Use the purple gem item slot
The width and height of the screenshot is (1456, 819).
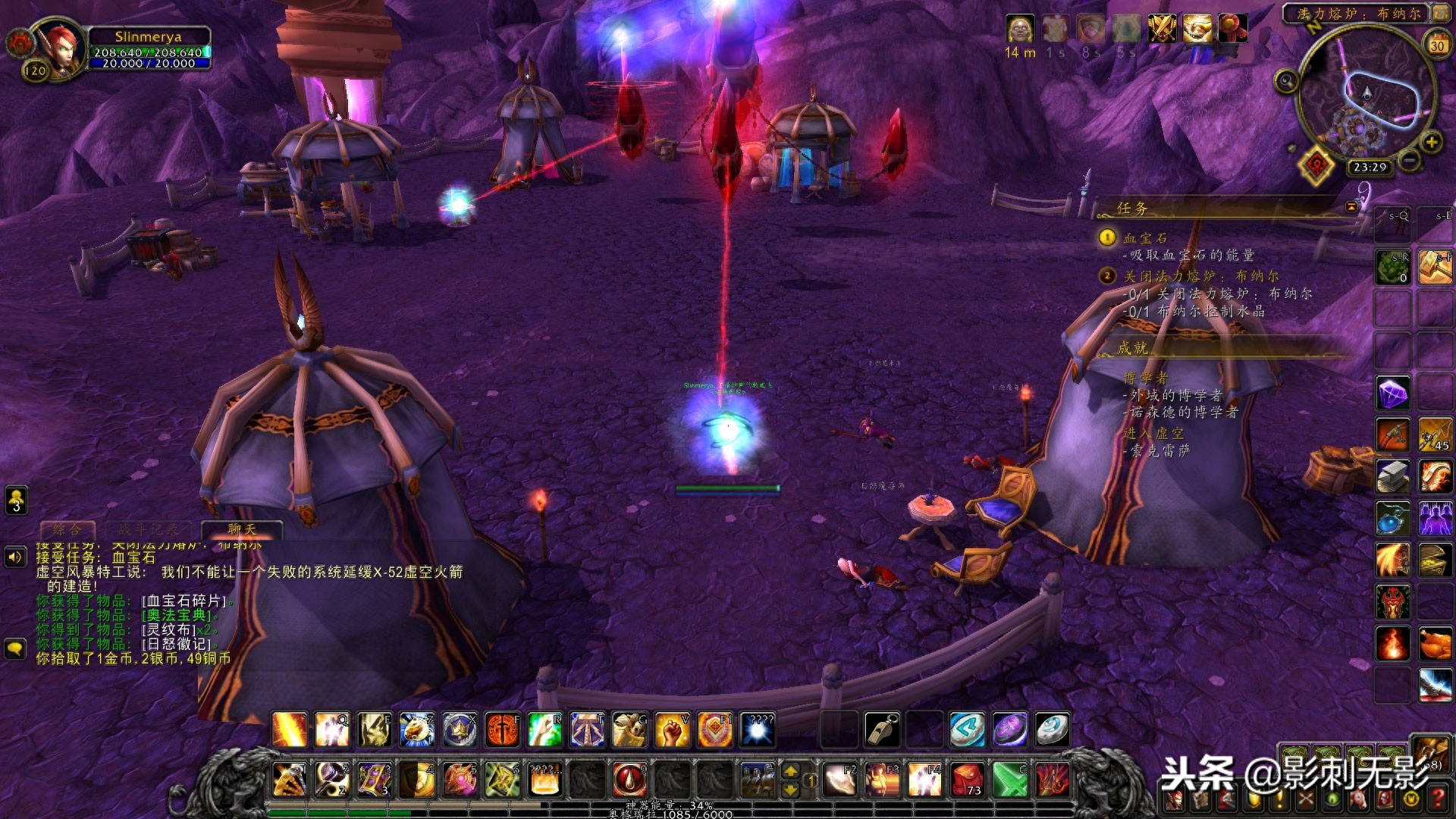pyautogui.click(x=1392, y=394)
